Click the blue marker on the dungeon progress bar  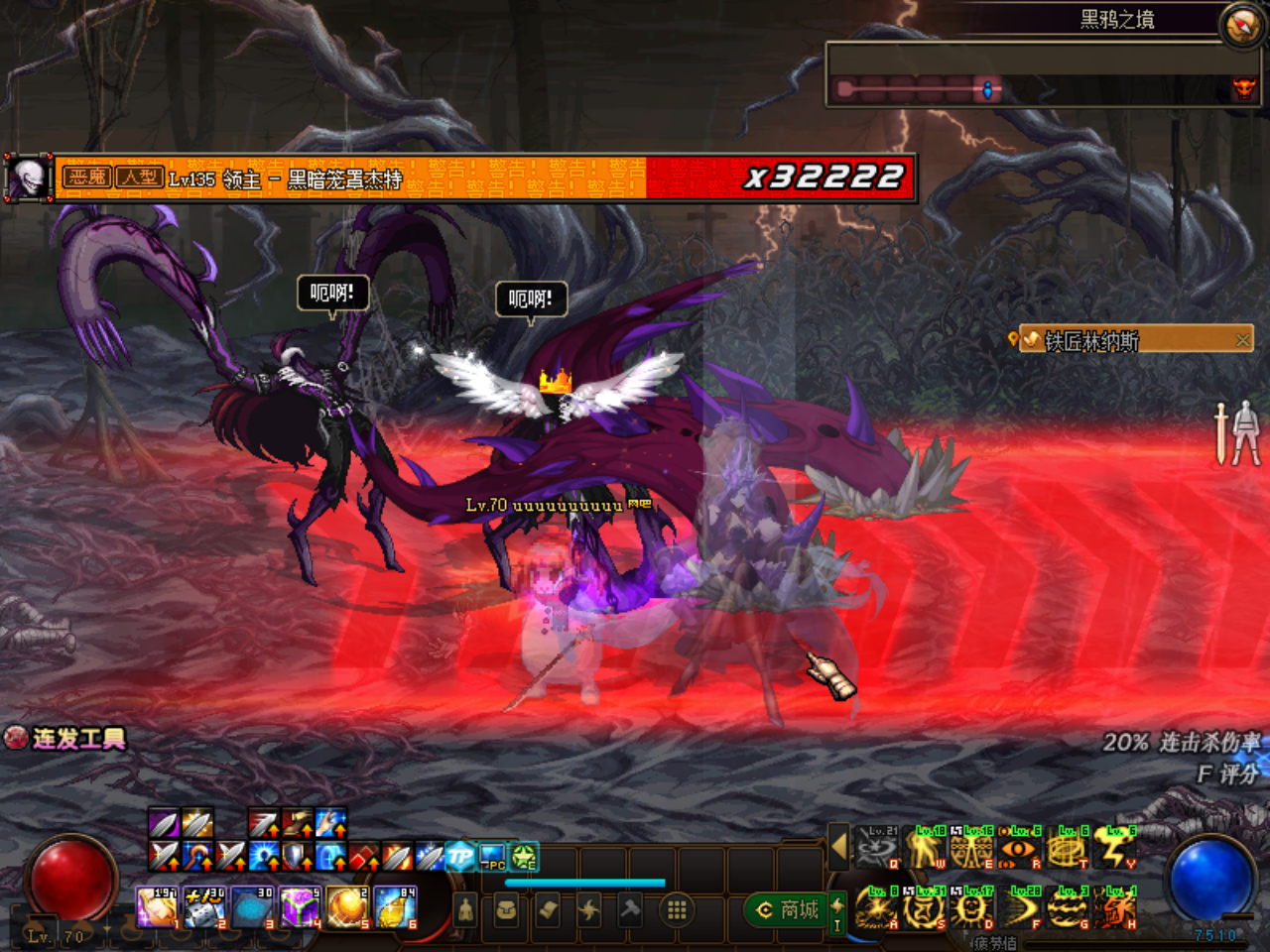click(988, 88)
